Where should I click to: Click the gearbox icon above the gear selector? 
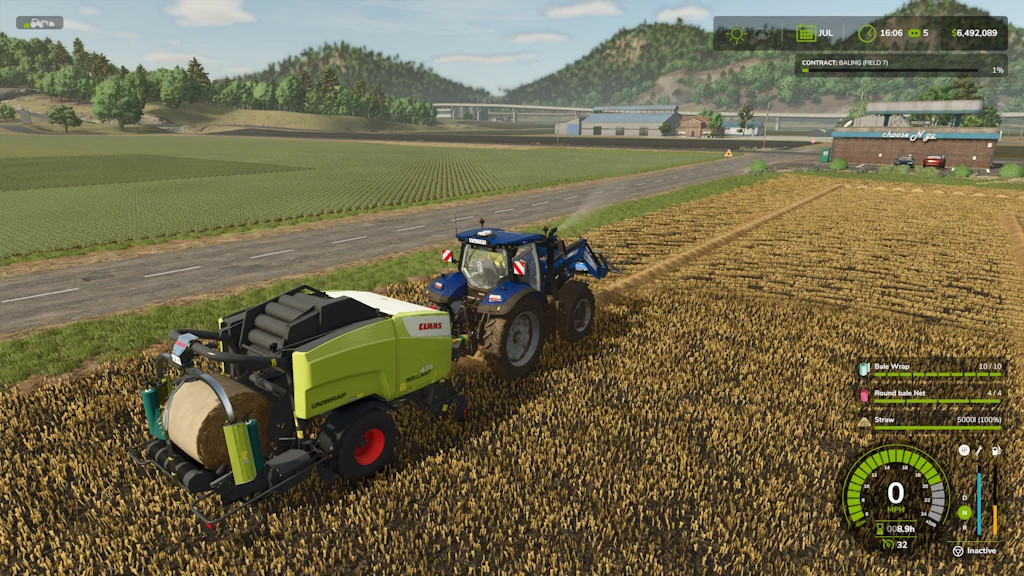963,450
